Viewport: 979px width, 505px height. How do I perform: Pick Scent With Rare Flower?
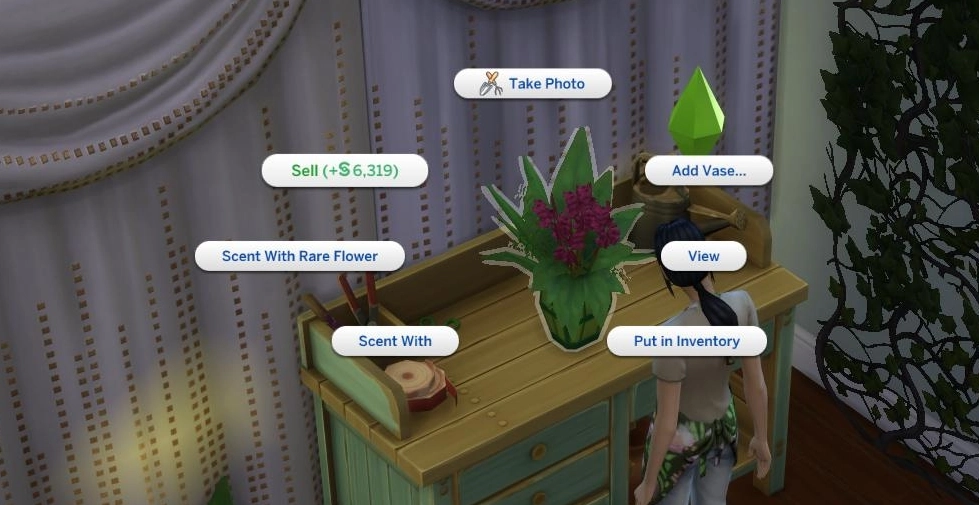click(x=300, y=256)
